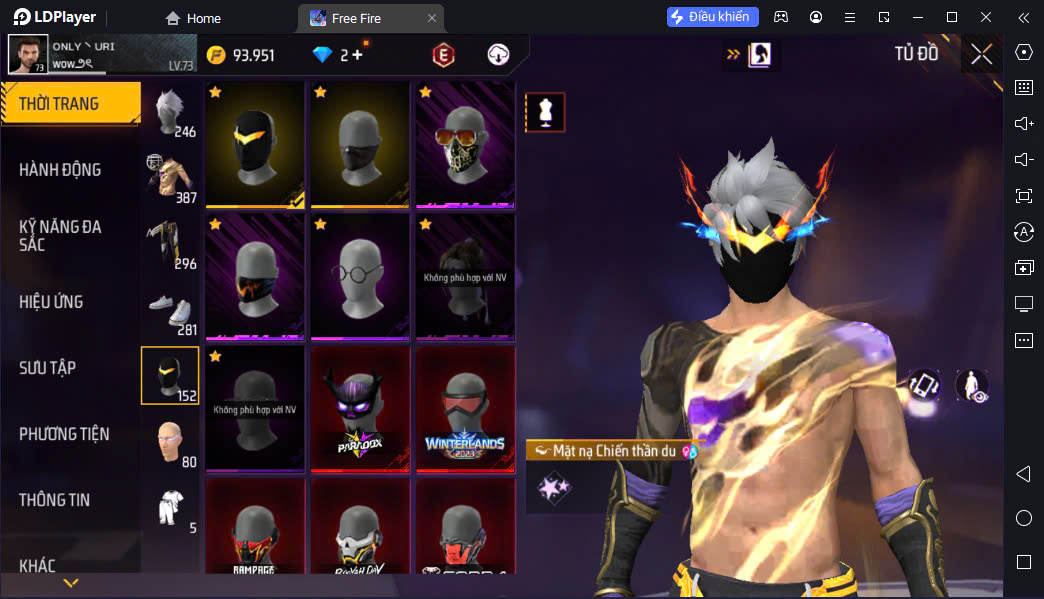Select the Paradox purple horned mask

click(360, 408)
